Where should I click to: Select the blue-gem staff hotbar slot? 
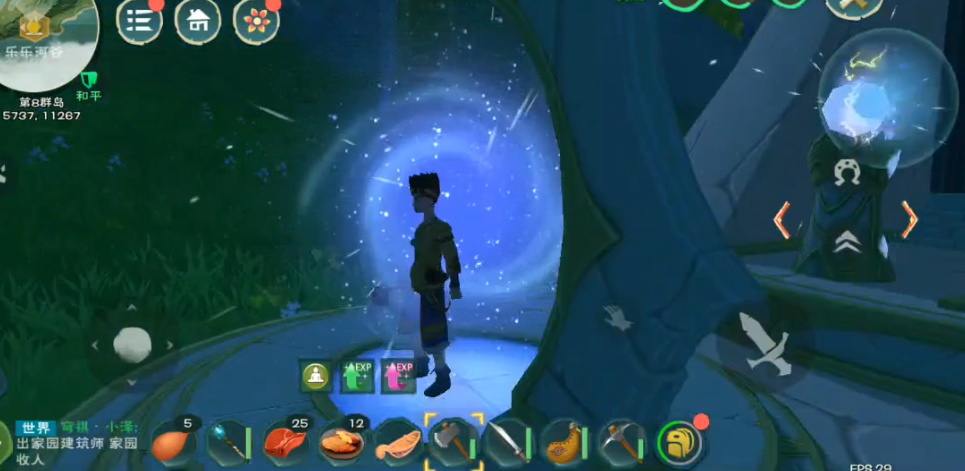coord(230,441)
